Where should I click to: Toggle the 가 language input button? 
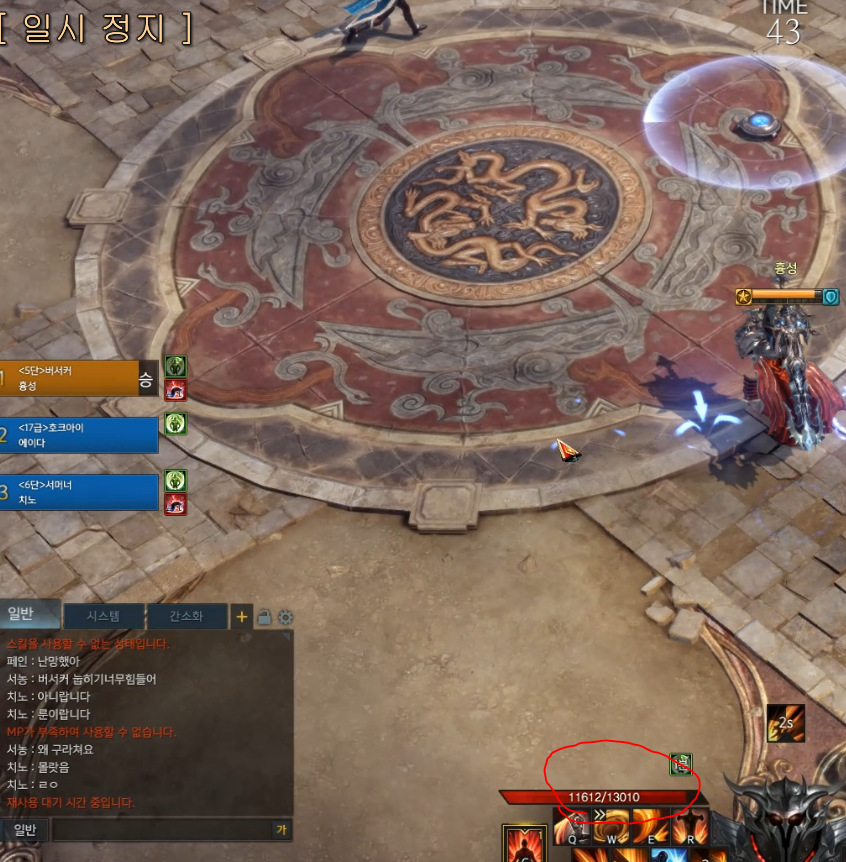click(281, 829)
